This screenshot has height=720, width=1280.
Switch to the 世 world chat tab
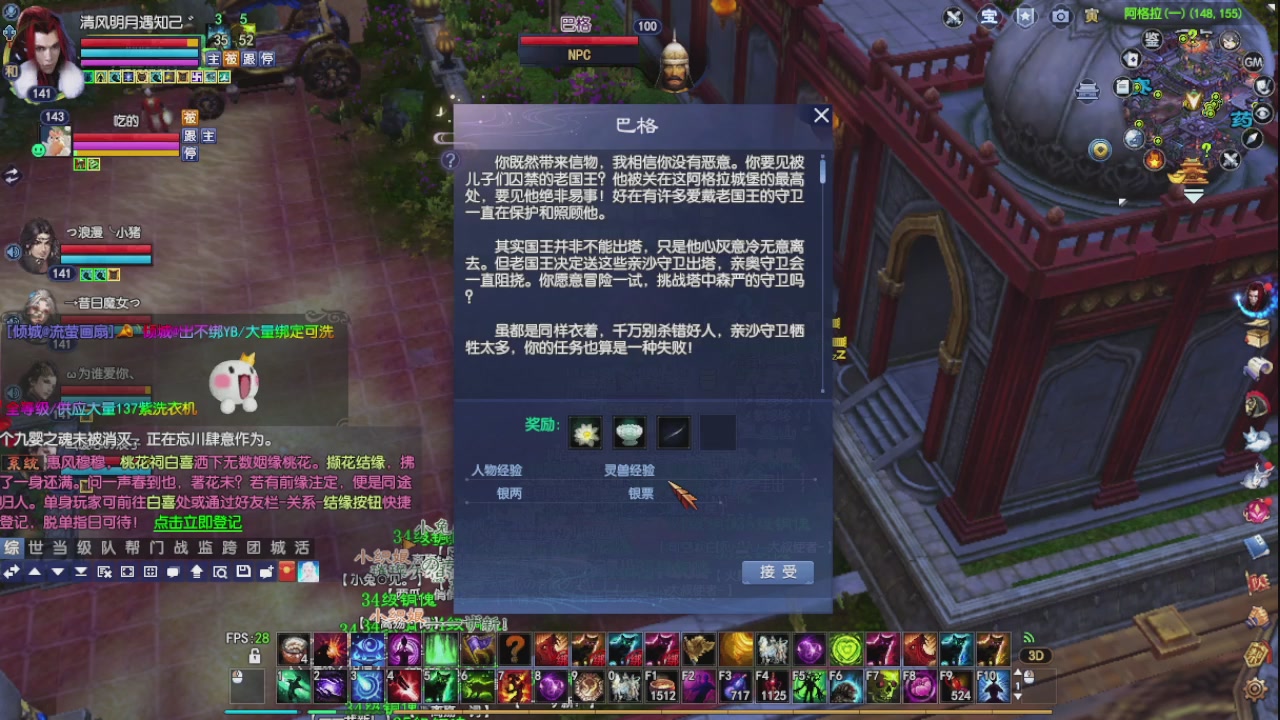pyautogui.click(x=37, y=547)
